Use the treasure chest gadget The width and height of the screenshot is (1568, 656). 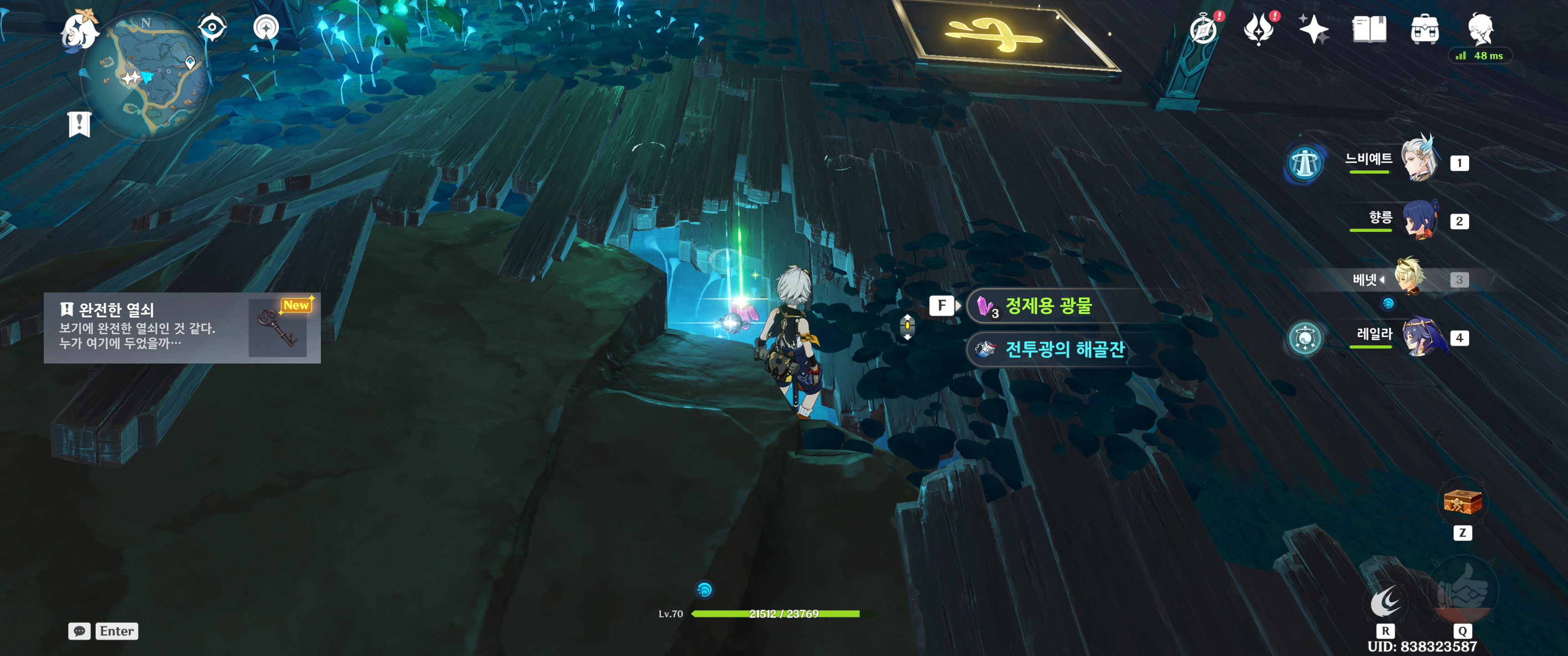click(x=1462, y=503)
